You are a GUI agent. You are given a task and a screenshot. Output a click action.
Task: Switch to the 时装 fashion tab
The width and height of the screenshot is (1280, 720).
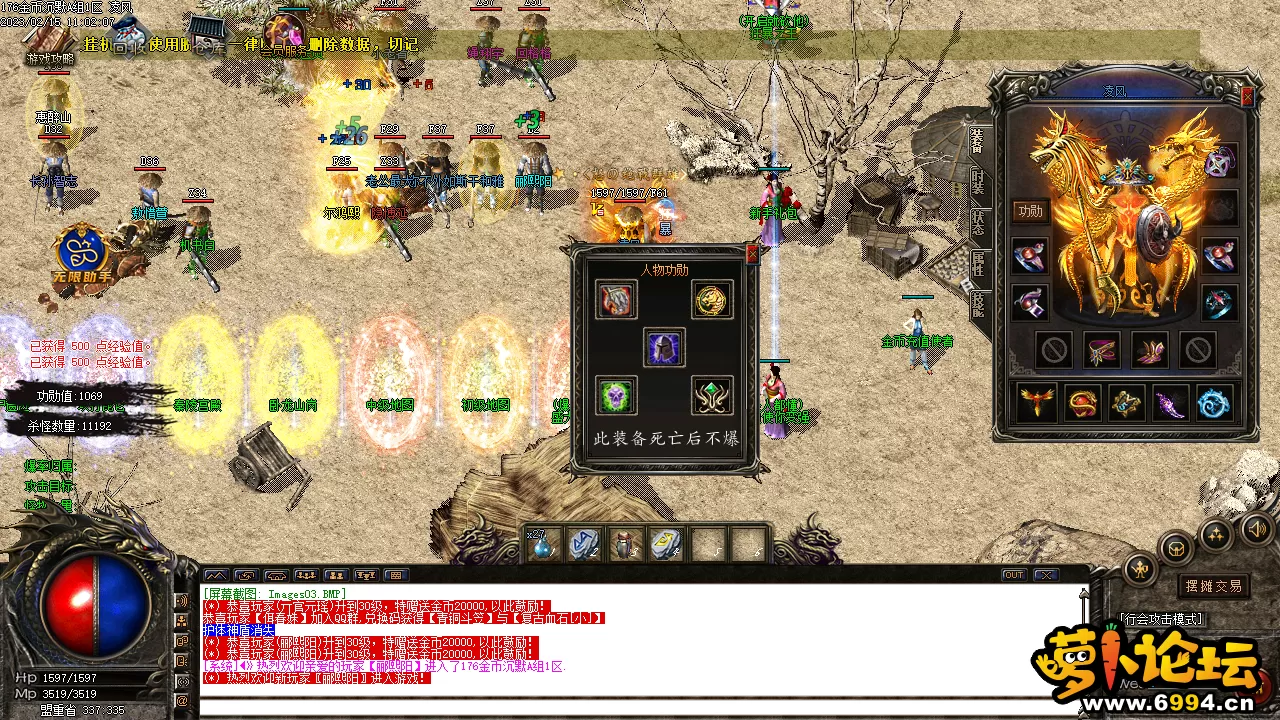tap(977, 184)
